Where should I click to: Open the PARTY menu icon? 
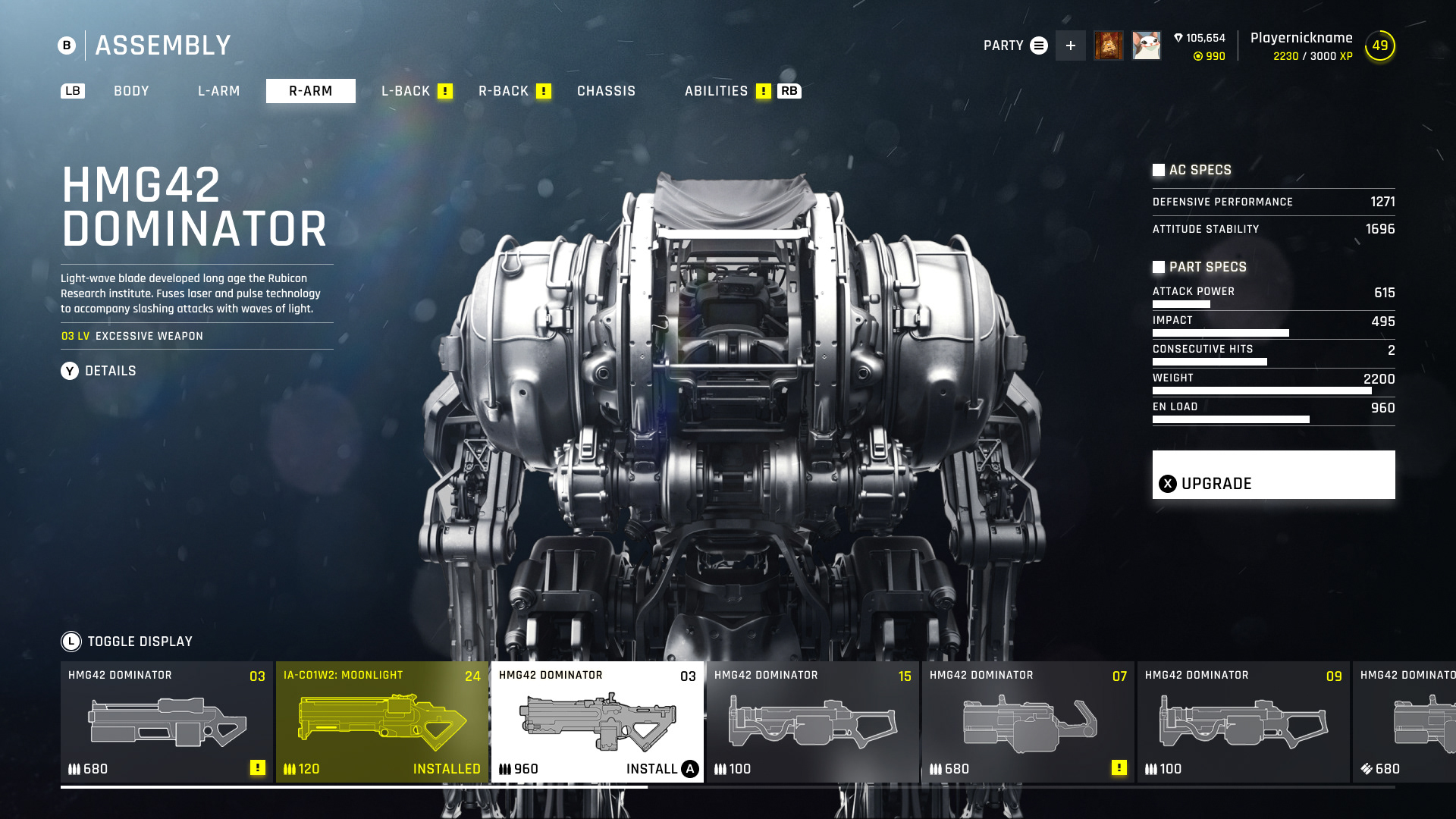(x=1039, y=45)
